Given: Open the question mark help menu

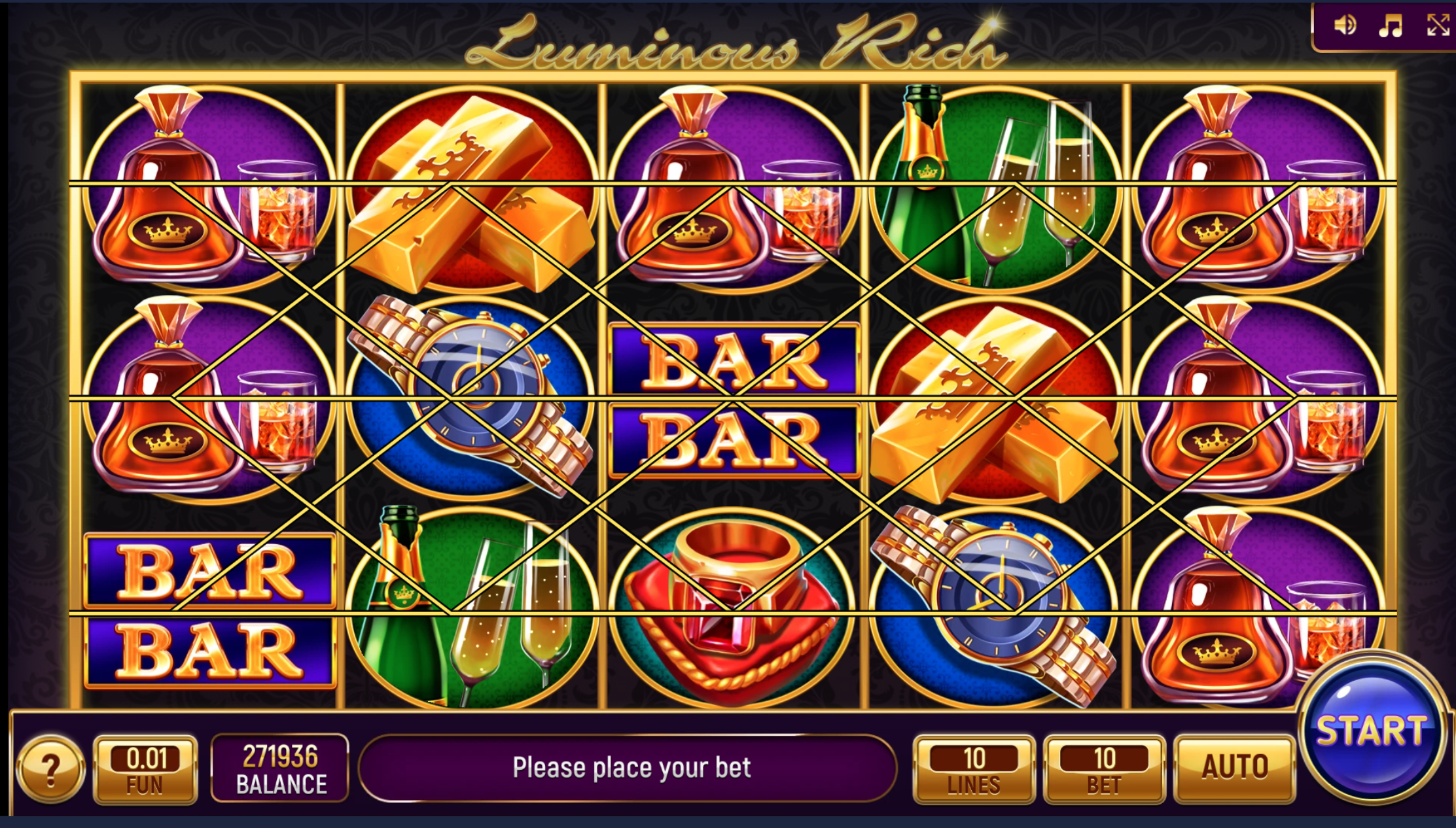Looking at the screenshot, I should [x=50, y=769].
